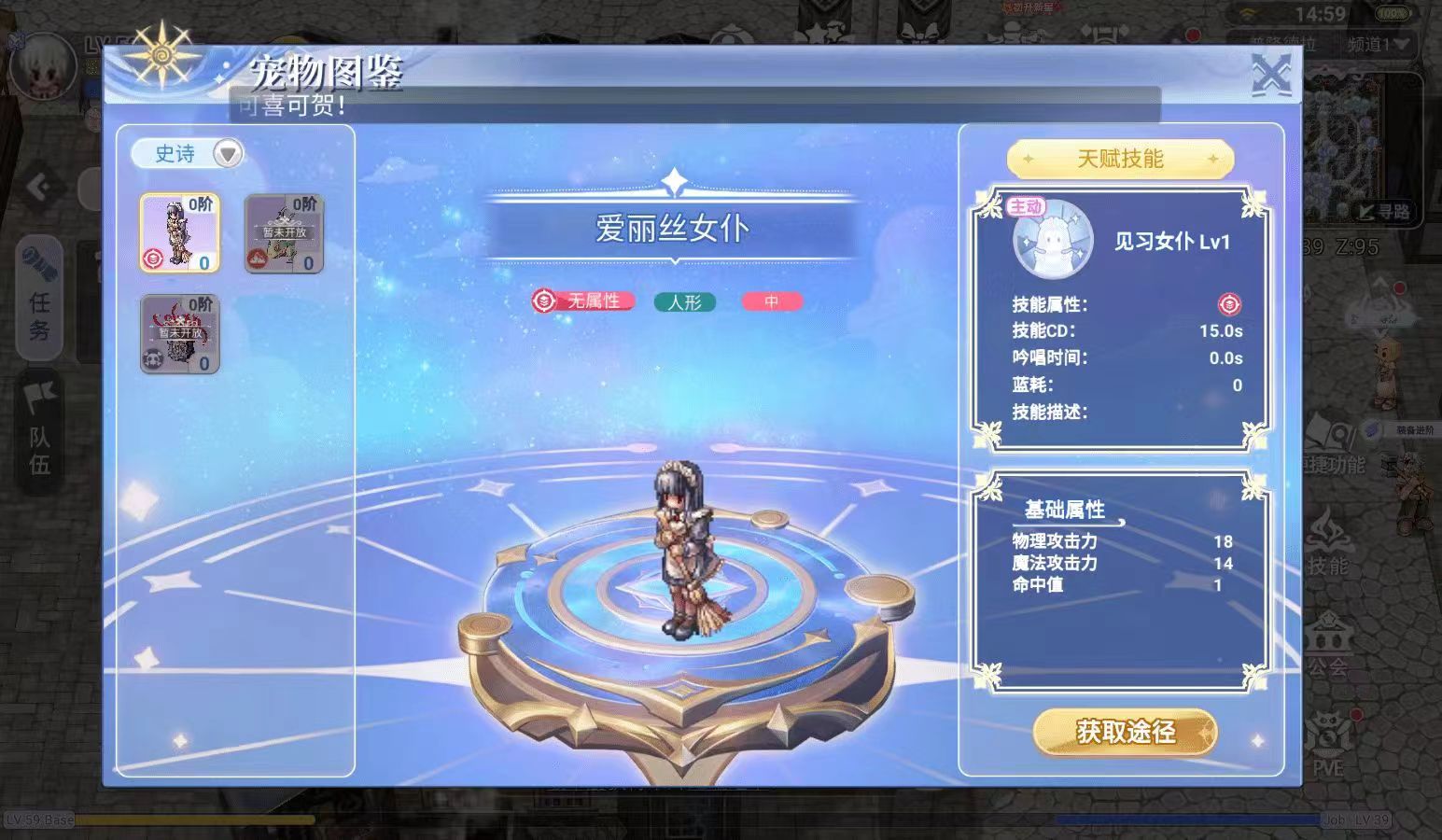Close the pet encyclopedia window

[x=1271, y=75]
